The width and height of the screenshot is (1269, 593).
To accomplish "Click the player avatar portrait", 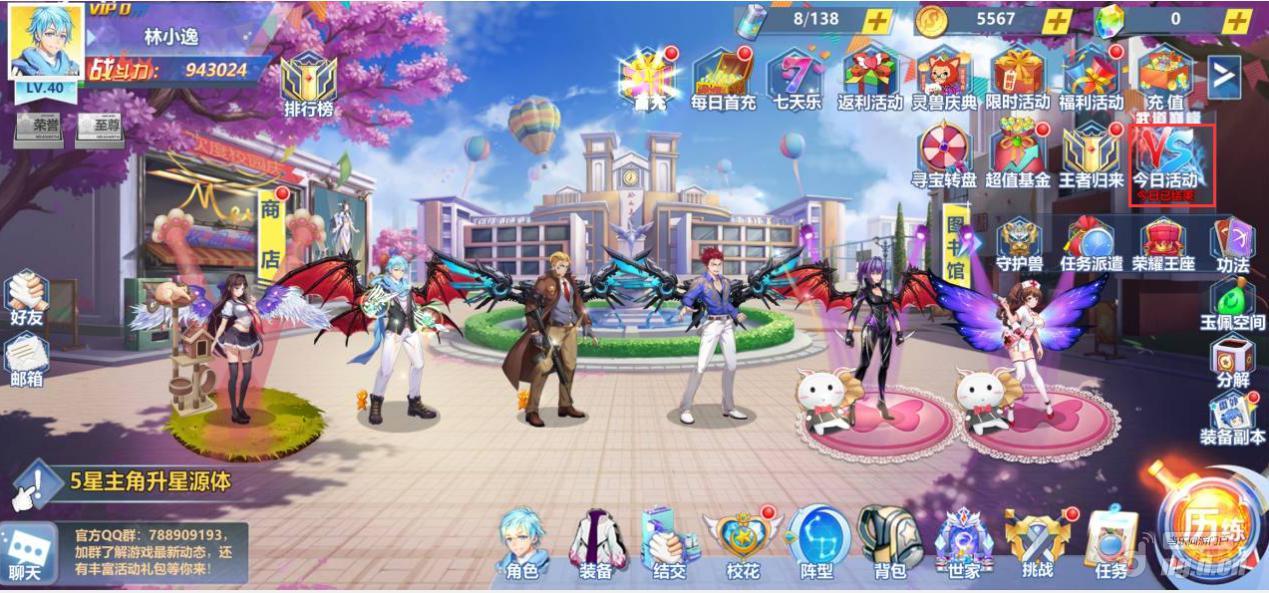I will 46,42.
